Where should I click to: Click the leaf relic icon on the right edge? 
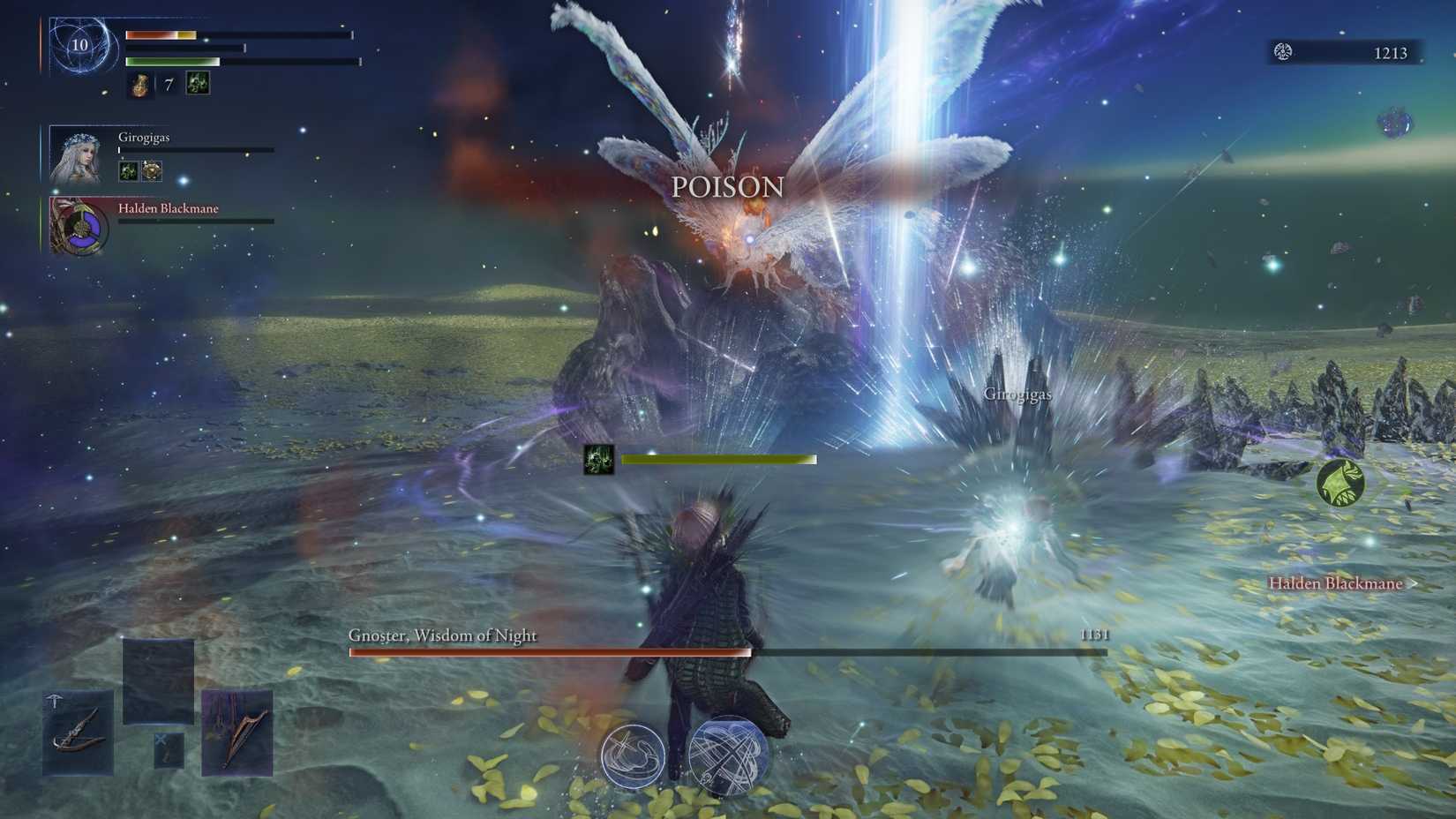(1338, 484)
